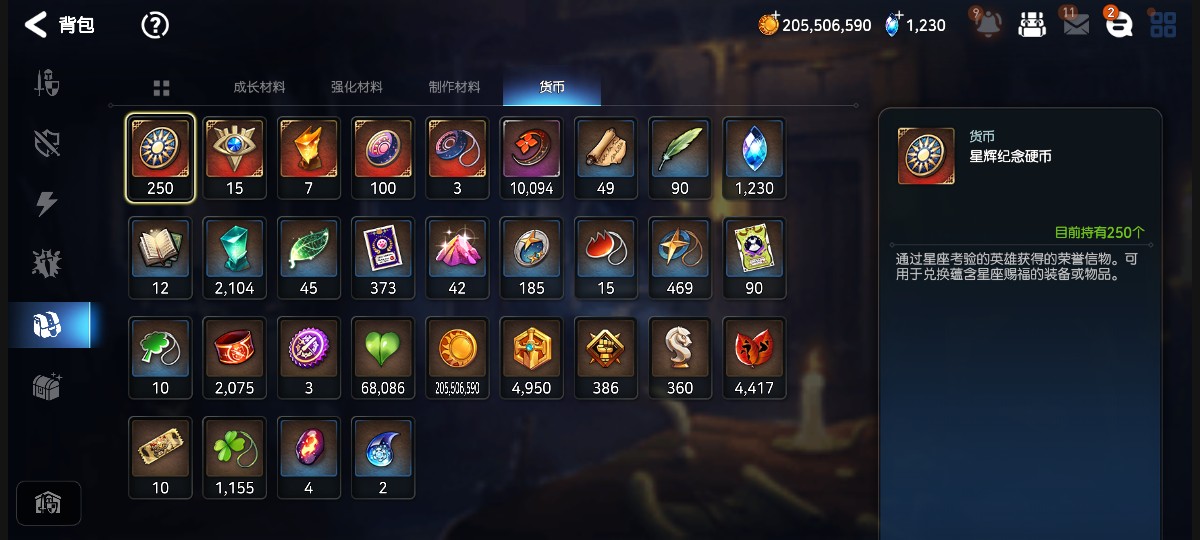The image size is (1200, 540).
Task: Click the open book item with 12
Action: click(x=160, y=258)
